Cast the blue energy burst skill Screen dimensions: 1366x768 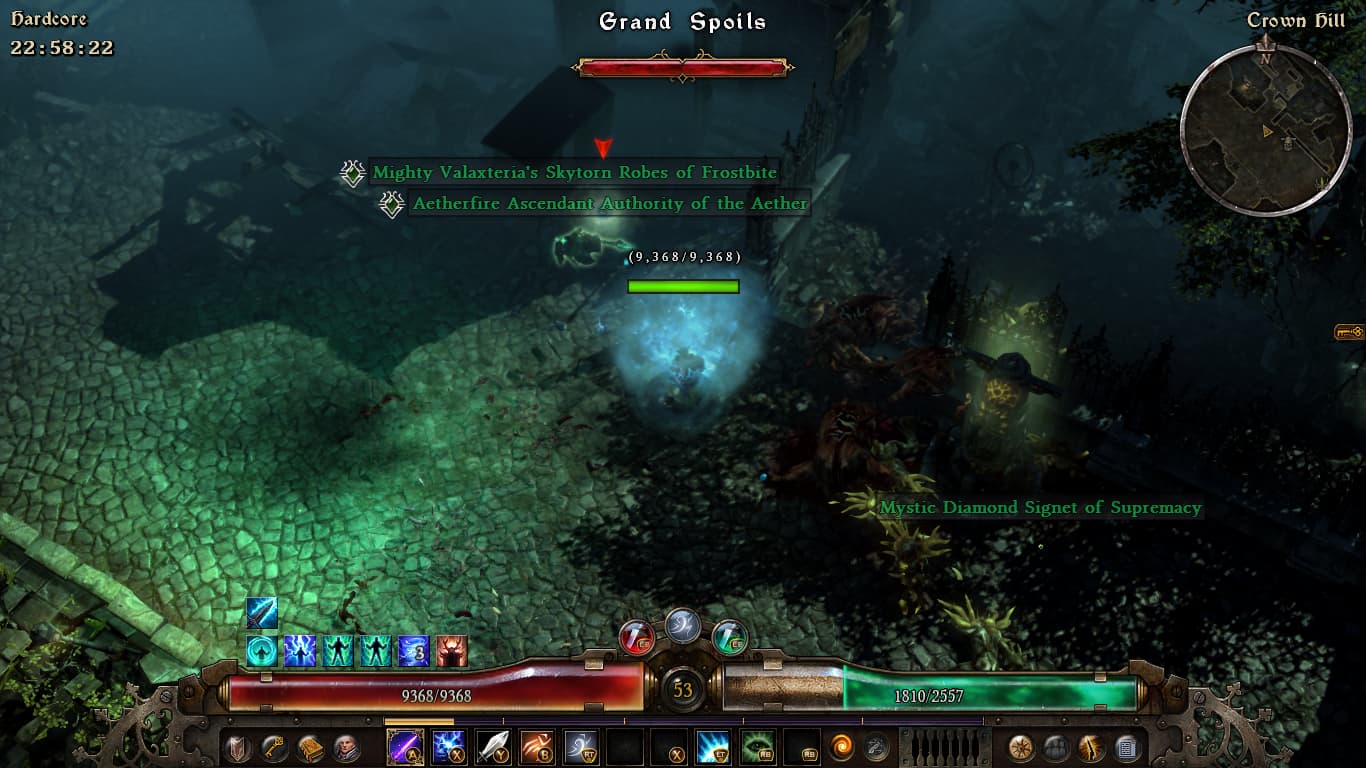[713, 747]
